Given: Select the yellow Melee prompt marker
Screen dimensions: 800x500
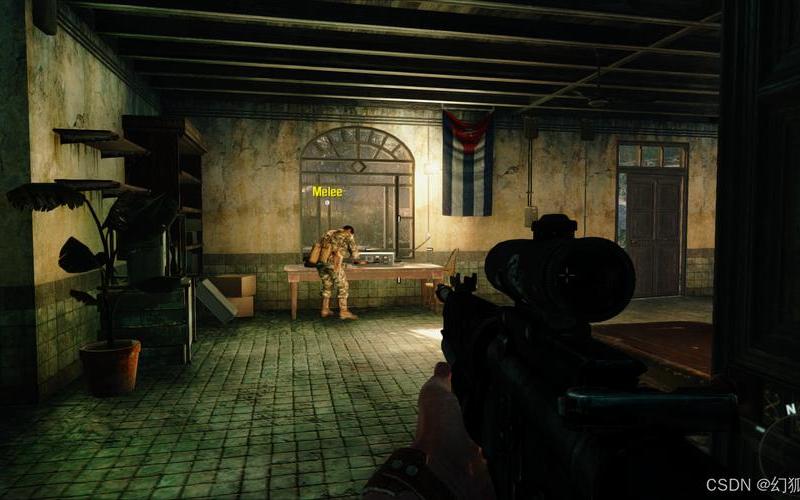Looking at the screenshot, I should pyautogui.click(x=328, y=191).
